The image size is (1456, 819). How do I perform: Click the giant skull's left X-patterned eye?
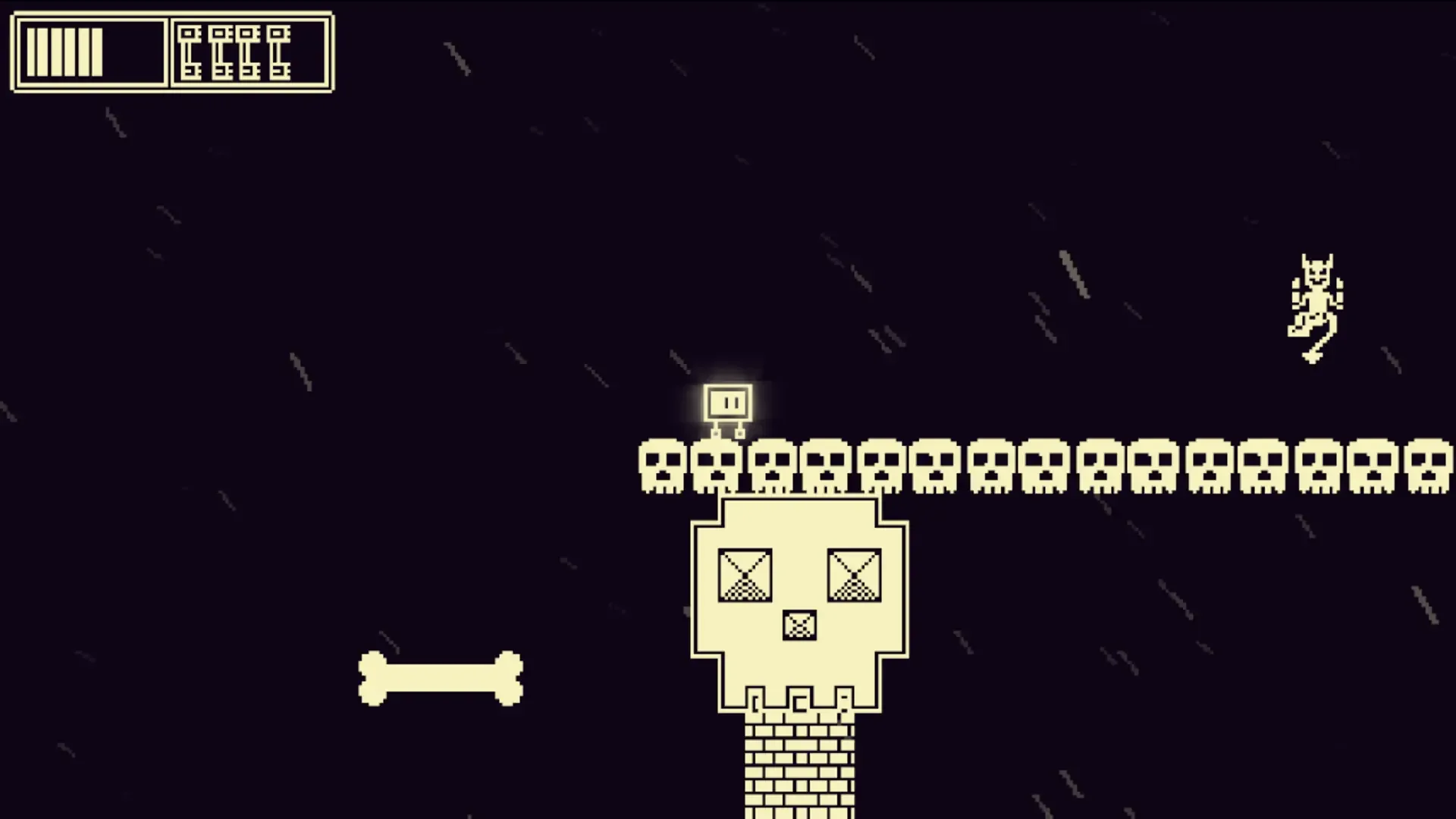(745, 574)
